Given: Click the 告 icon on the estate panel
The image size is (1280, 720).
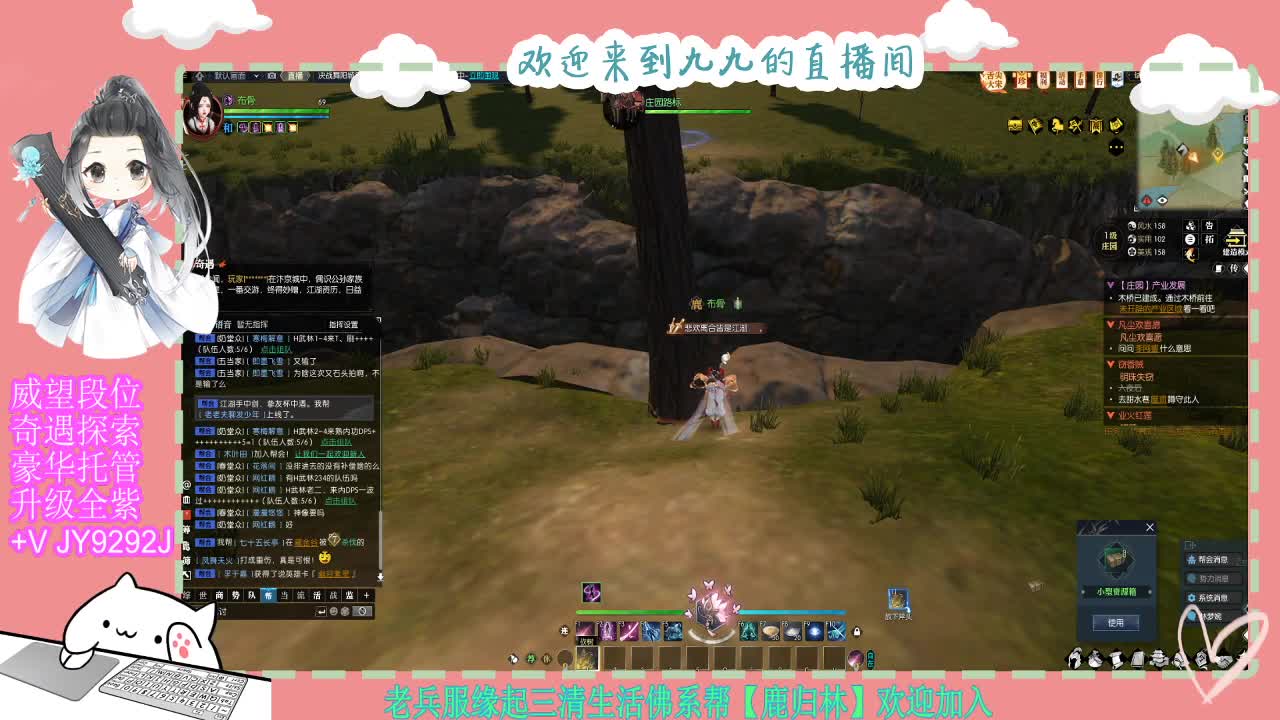Looking at the screenshot, I should [x=1209, y=225].
